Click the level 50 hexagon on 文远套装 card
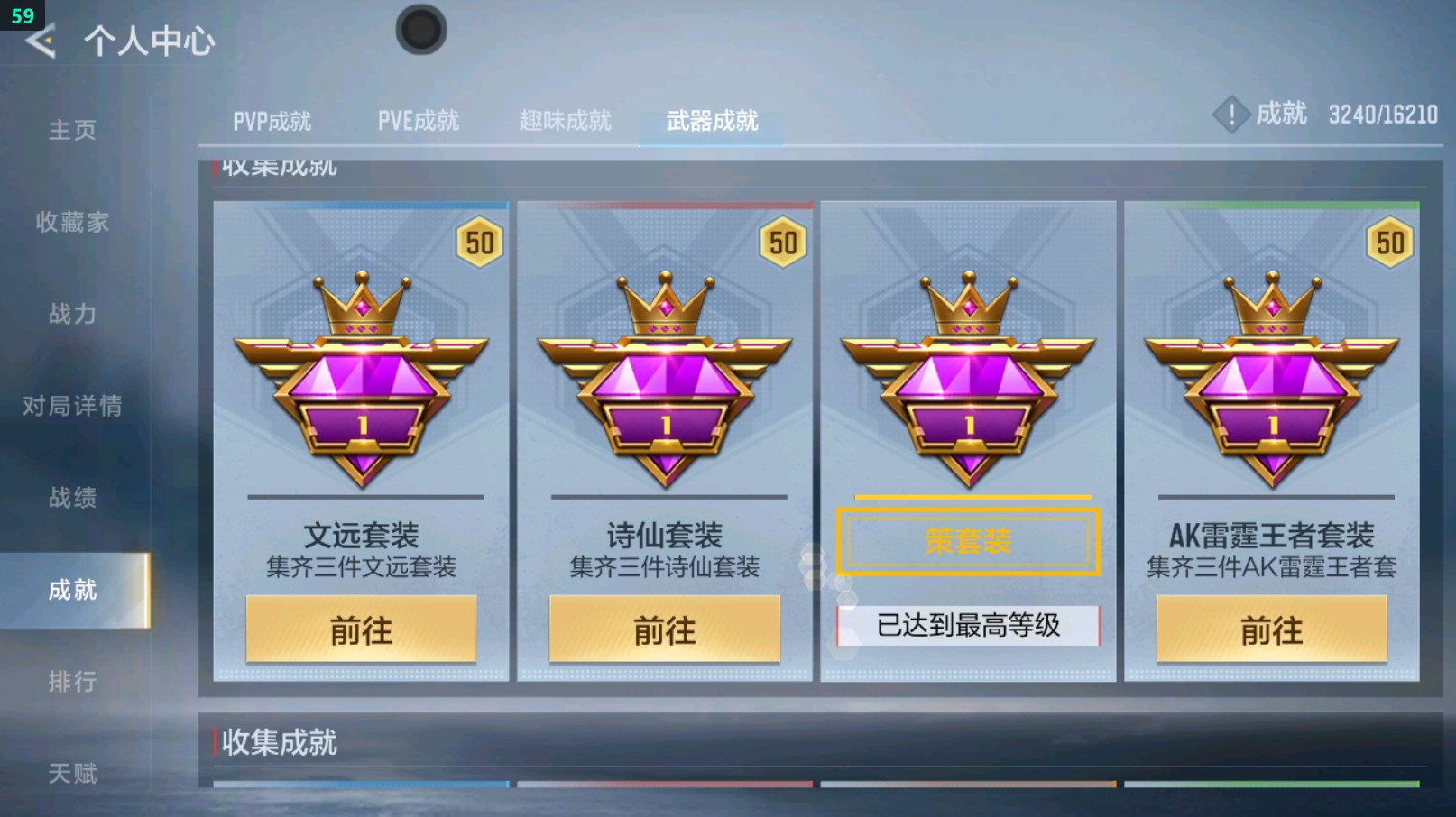The image size is (1456, 817). (478, 242)
